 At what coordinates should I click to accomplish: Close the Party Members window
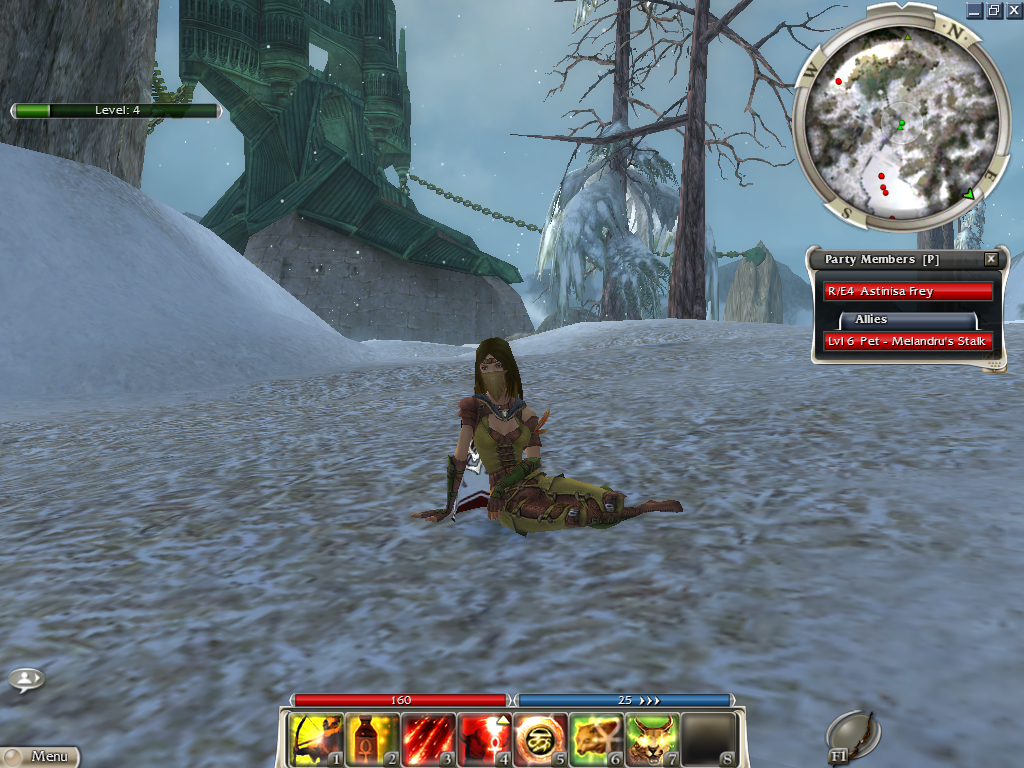(x=991, y=259)
